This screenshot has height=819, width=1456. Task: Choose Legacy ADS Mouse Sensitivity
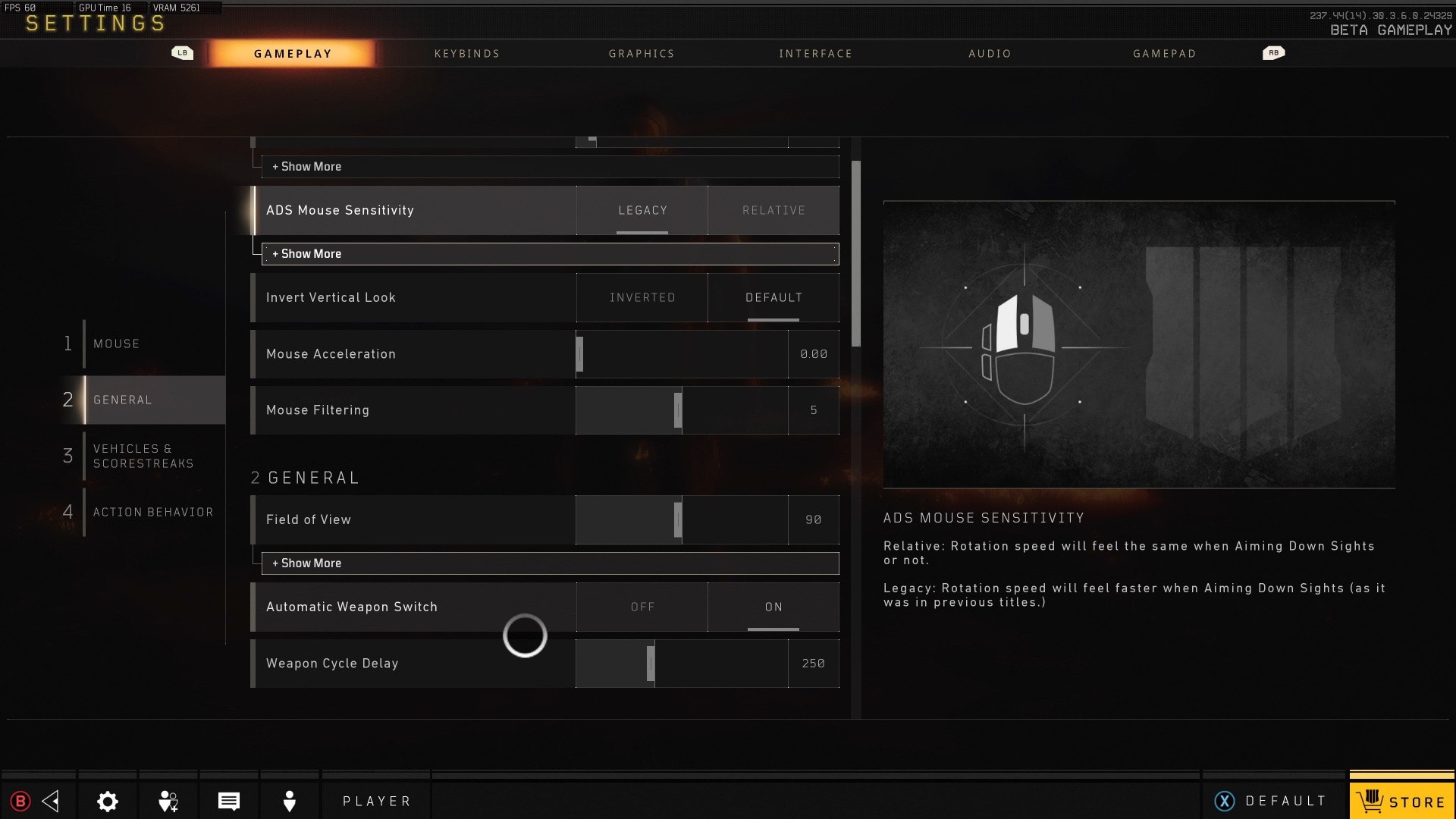pos(642,210)
